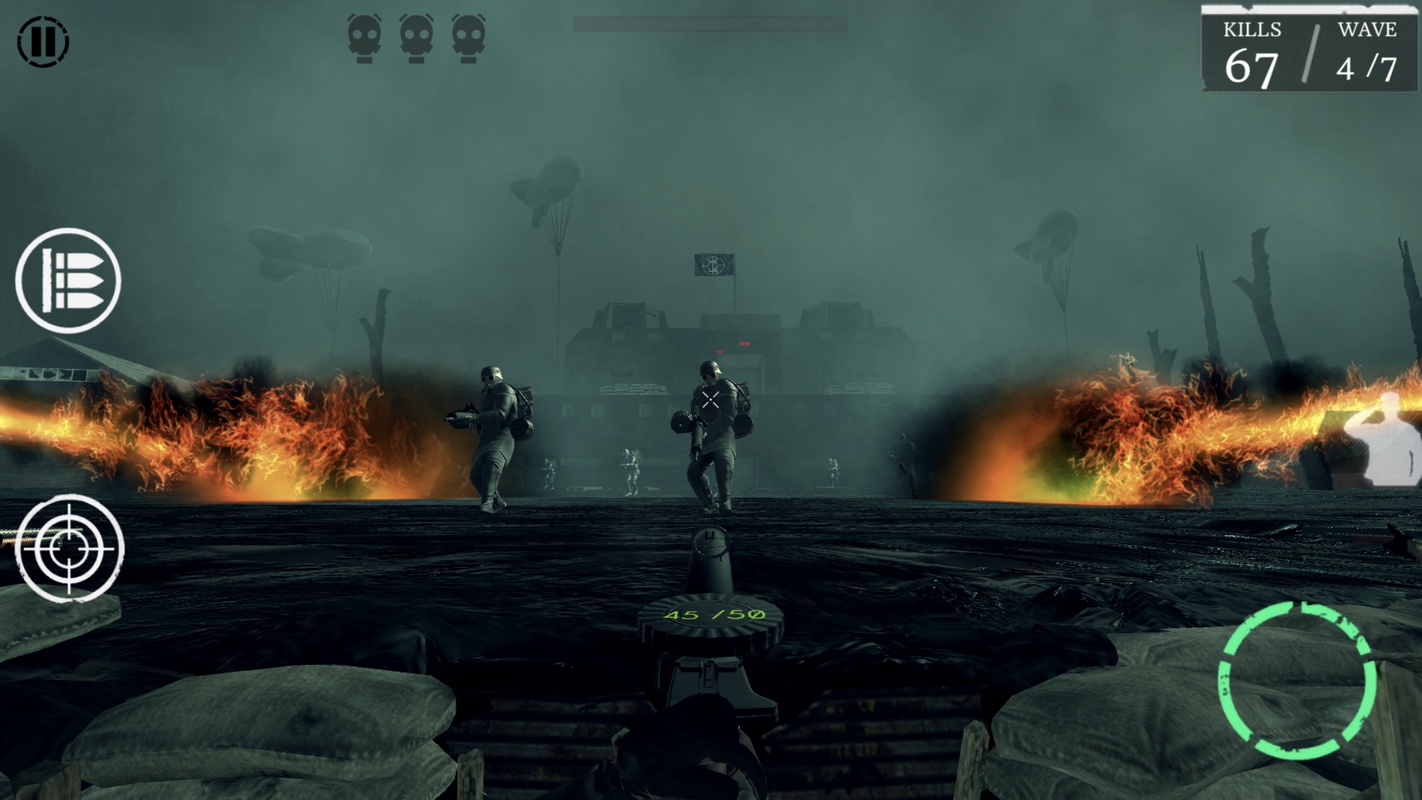Activate the crosshair aim button
This screenshot has width=1422, height=800.
(70, 548)
